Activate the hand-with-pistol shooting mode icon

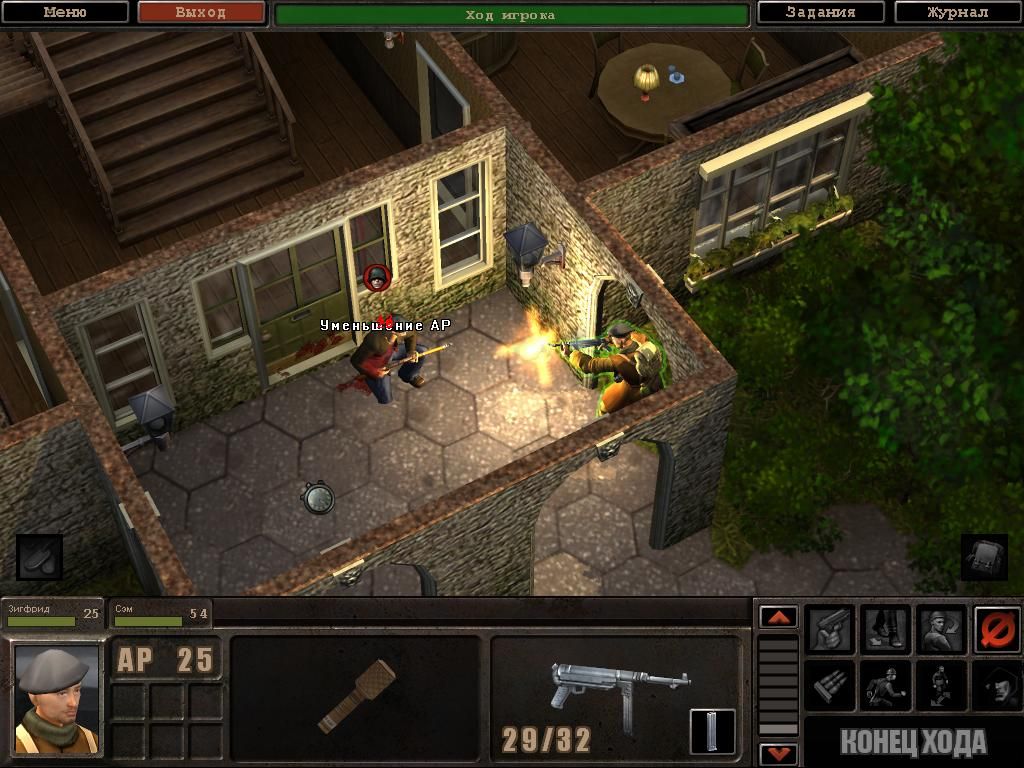[830, 629]
